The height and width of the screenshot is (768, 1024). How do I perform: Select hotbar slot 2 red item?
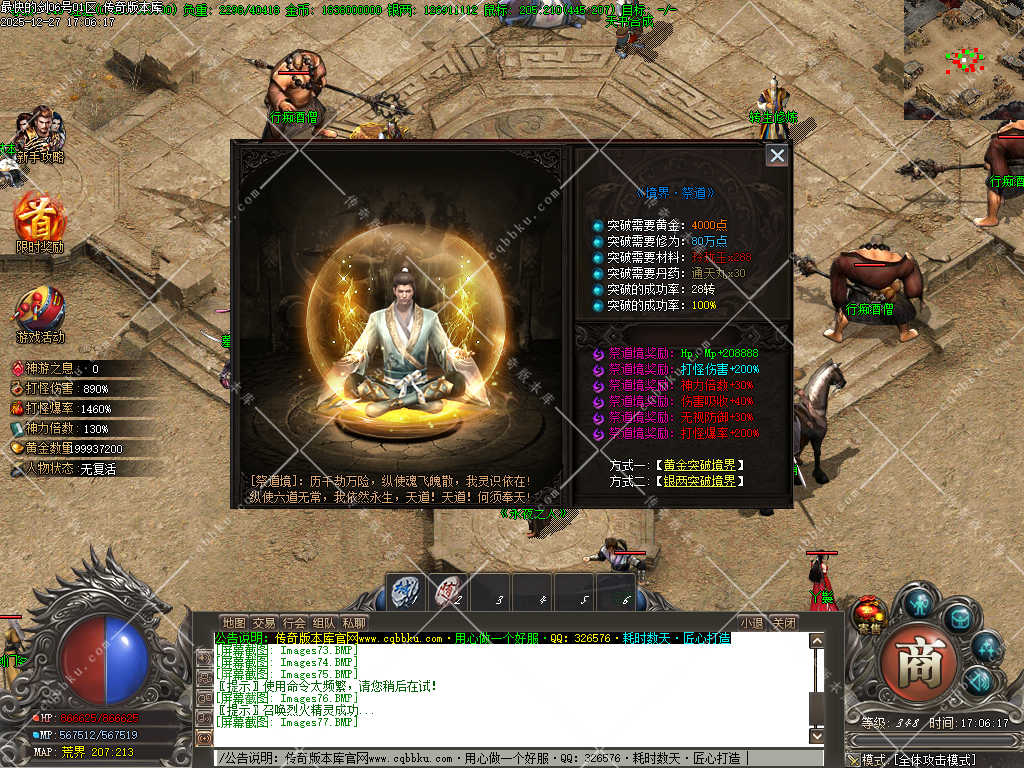point(449,591)
